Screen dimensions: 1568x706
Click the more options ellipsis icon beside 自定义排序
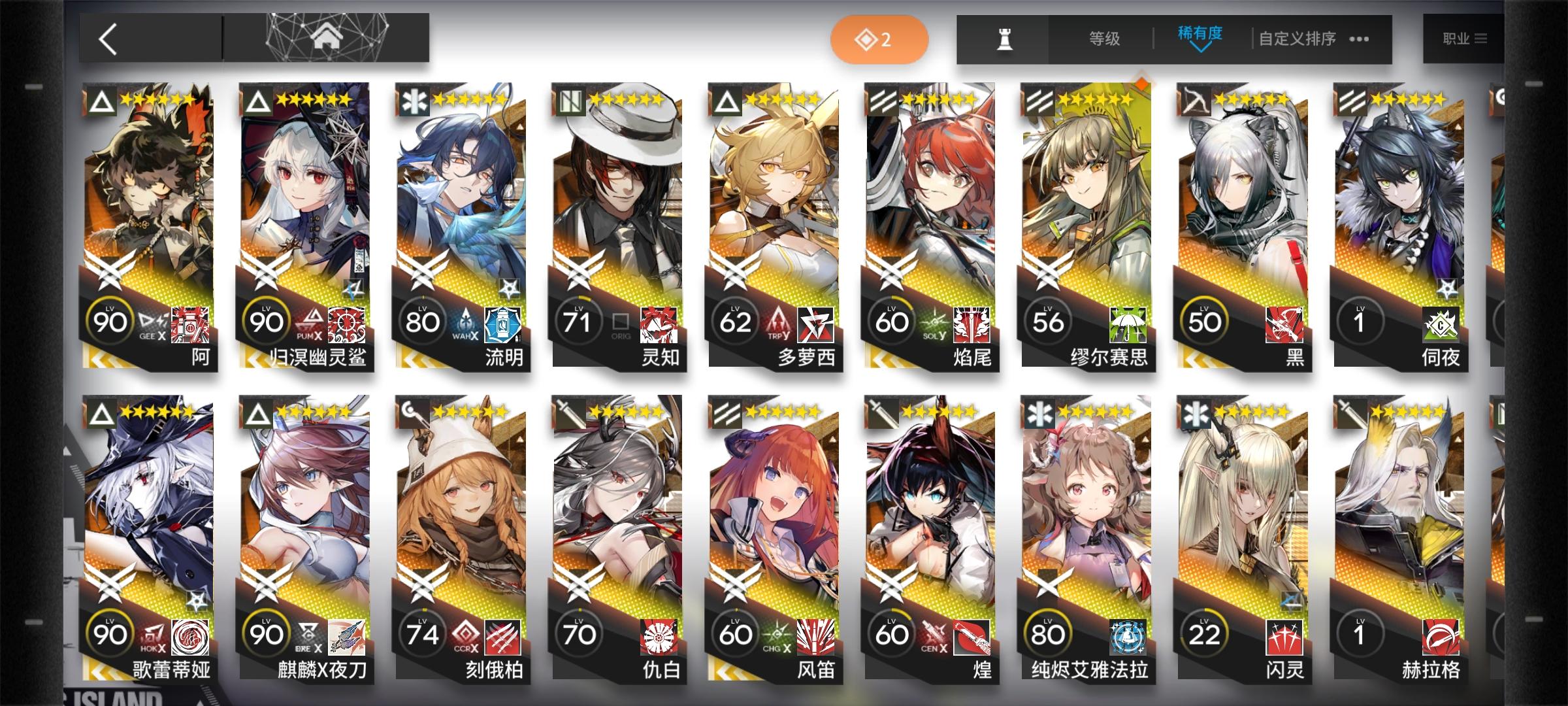point(1358,39)
